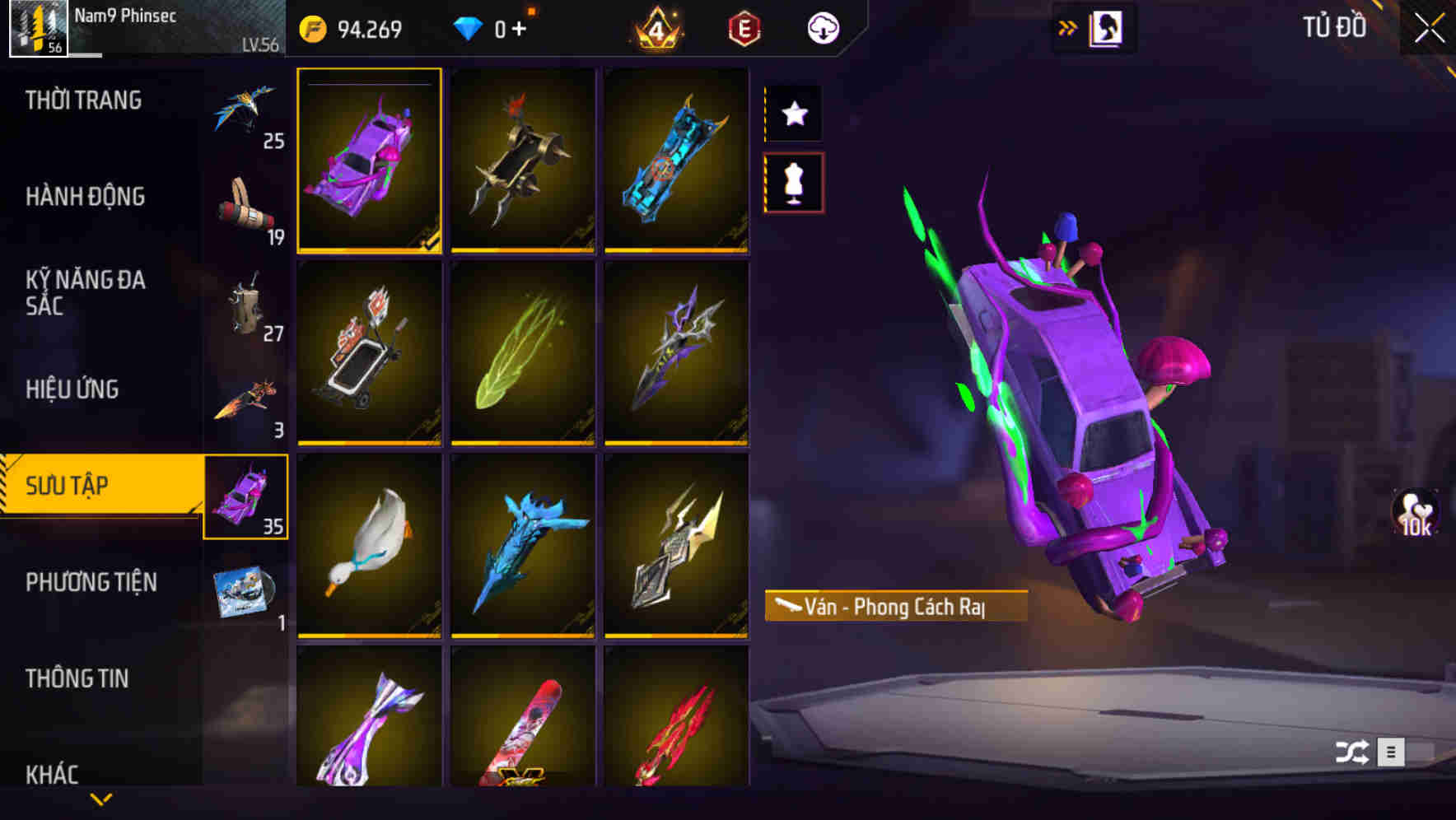Open the character preview panel via double arrows
Image resolution: width=1456 pixels, height=820 pixels.
click(1068, 26)
